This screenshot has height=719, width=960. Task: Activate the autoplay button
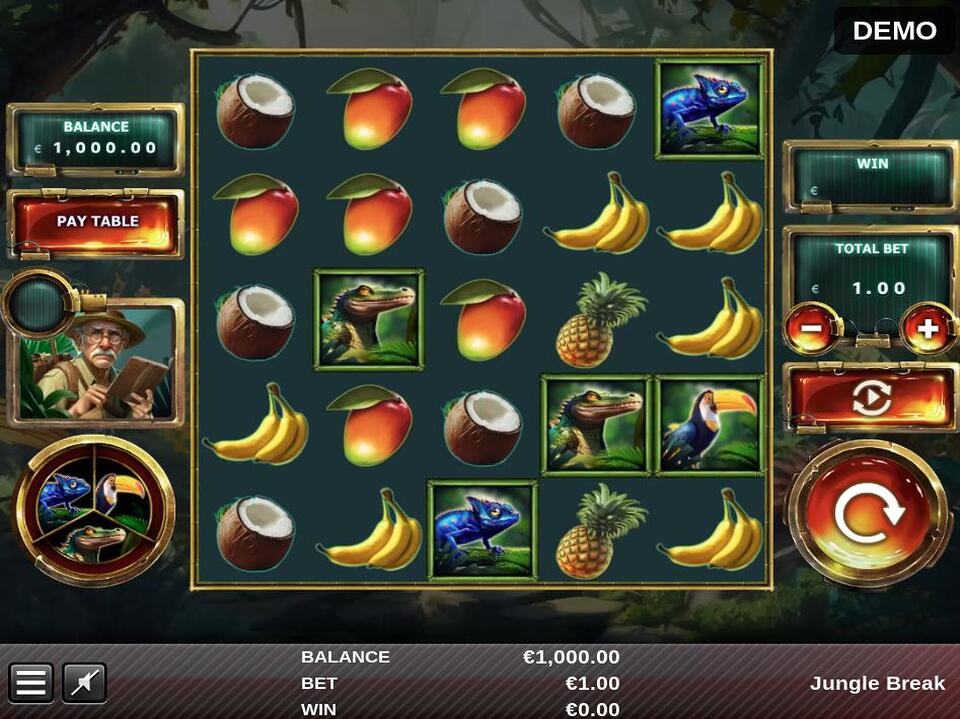[870, 397]
